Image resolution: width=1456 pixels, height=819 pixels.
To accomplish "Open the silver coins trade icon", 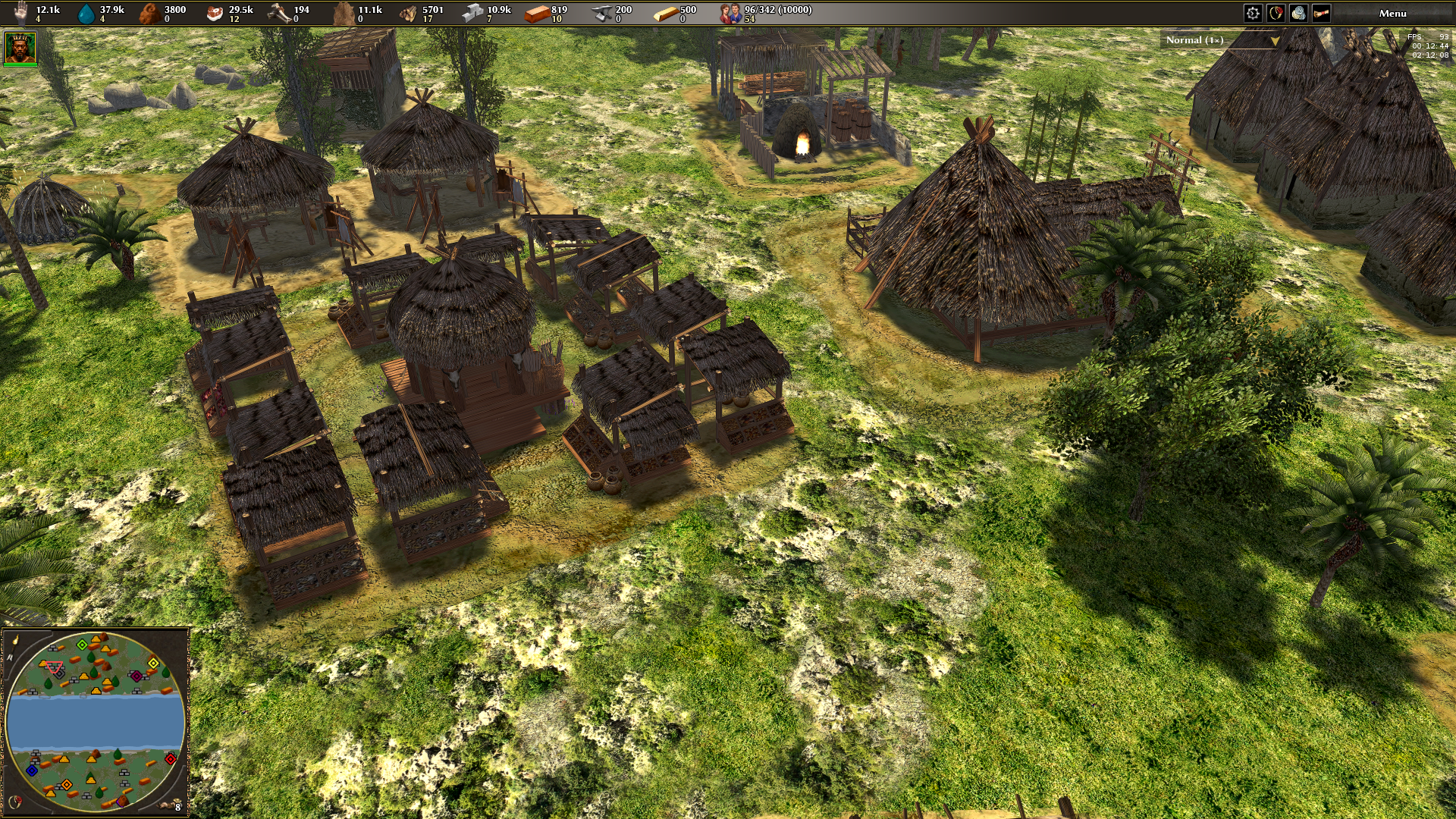I will [x=1299, y=13].
